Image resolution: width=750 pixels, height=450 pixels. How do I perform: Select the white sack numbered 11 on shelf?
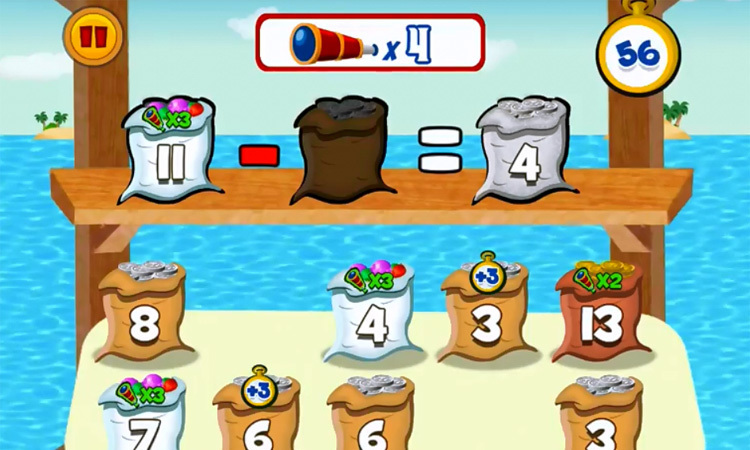pos(168,155)
